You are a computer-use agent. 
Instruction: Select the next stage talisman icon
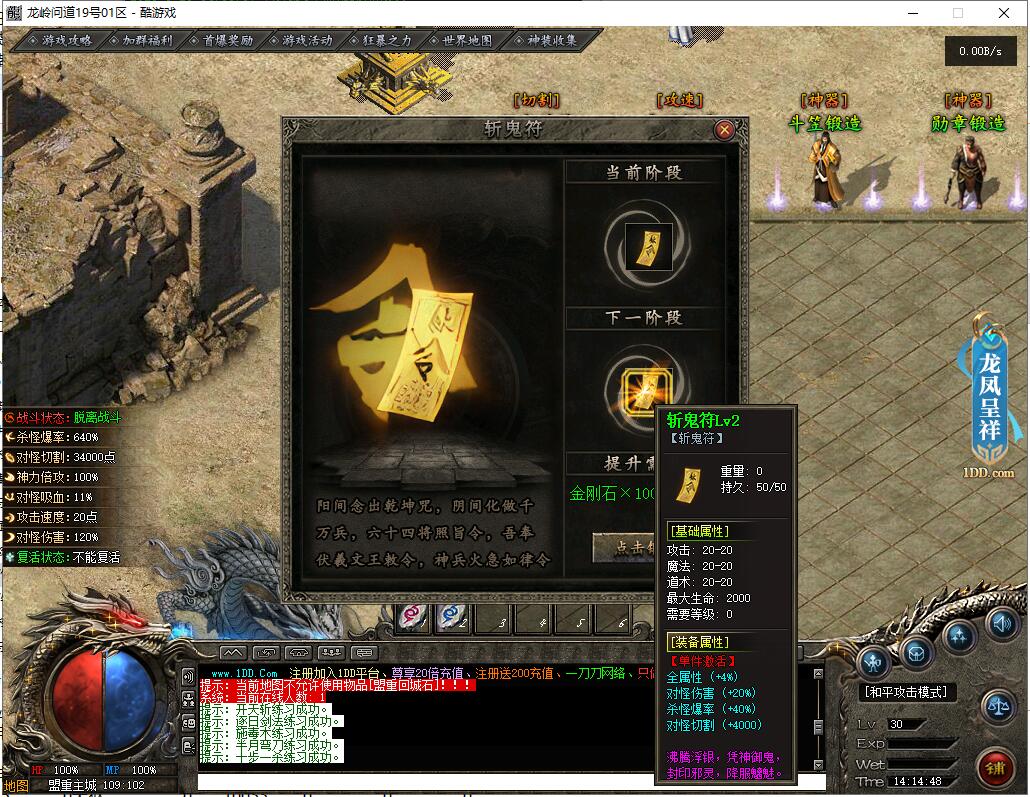click(640, 386)
